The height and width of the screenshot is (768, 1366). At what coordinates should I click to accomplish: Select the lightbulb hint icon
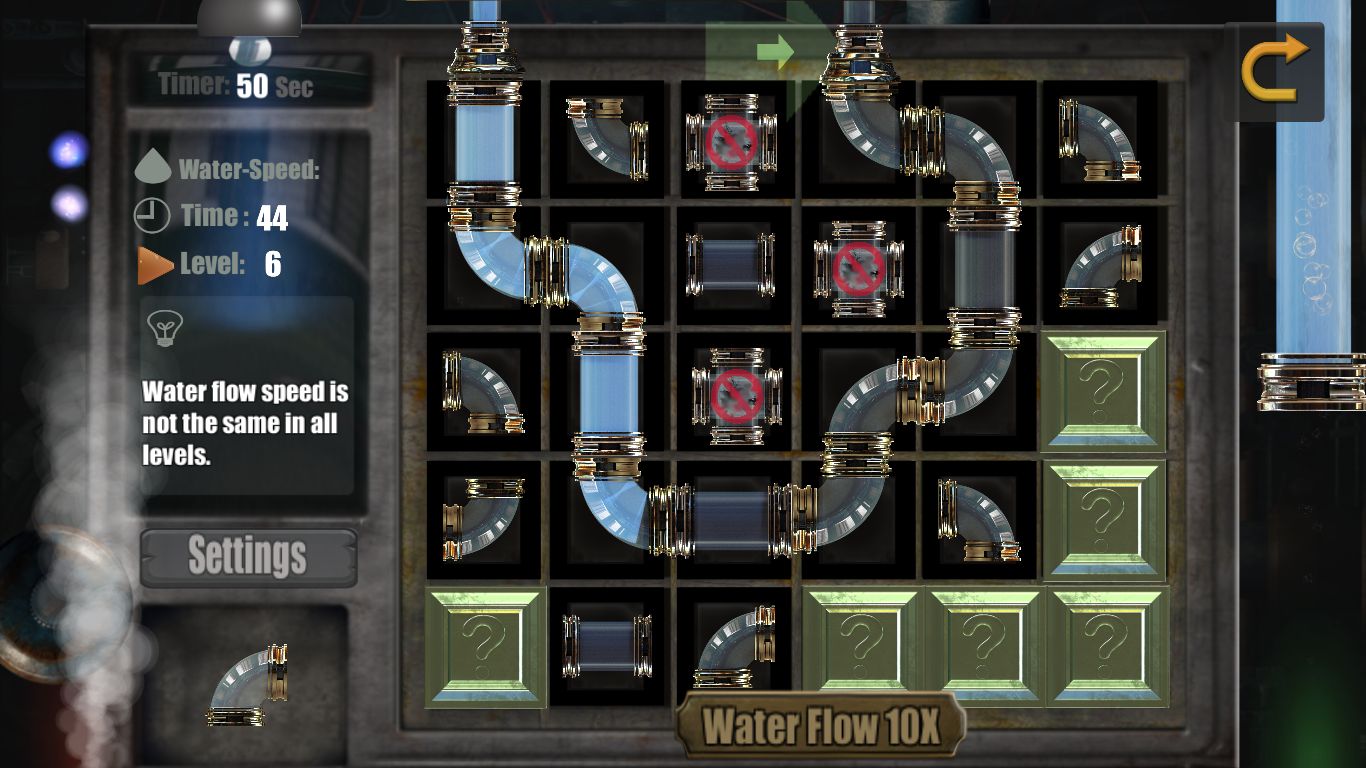point(163,326)
